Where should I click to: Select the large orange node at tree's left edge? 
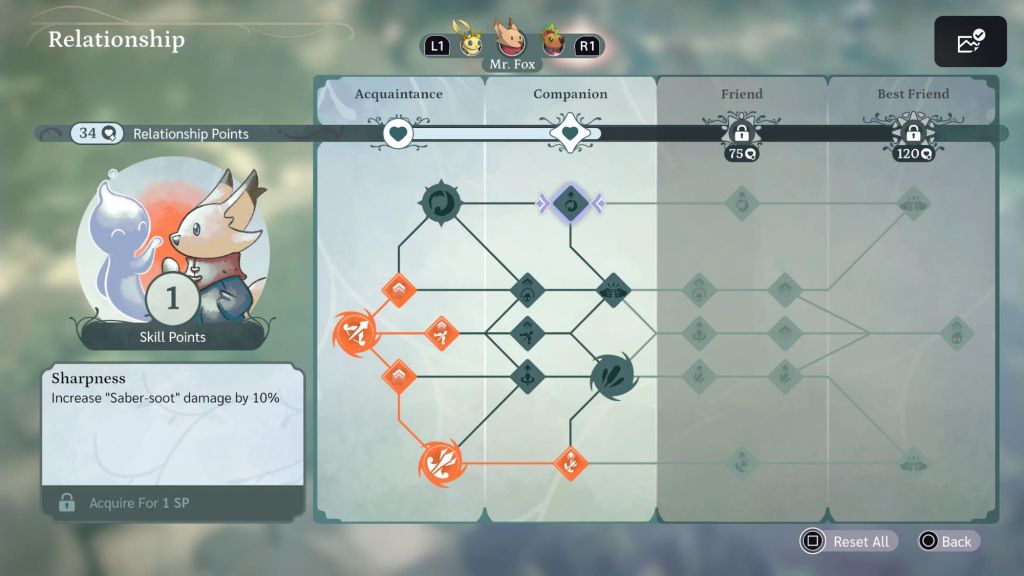pyautogui.click(x=355, y=333)
